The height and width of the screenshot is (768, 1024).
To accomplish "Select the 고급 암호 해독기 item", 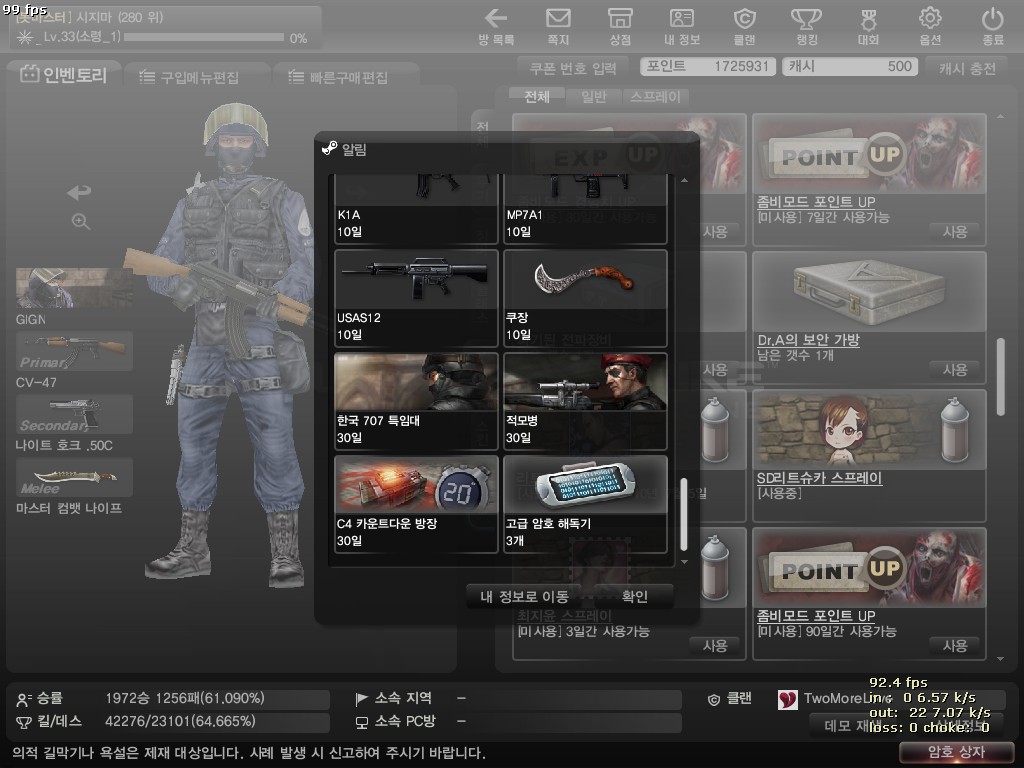I will click(585, 504).
